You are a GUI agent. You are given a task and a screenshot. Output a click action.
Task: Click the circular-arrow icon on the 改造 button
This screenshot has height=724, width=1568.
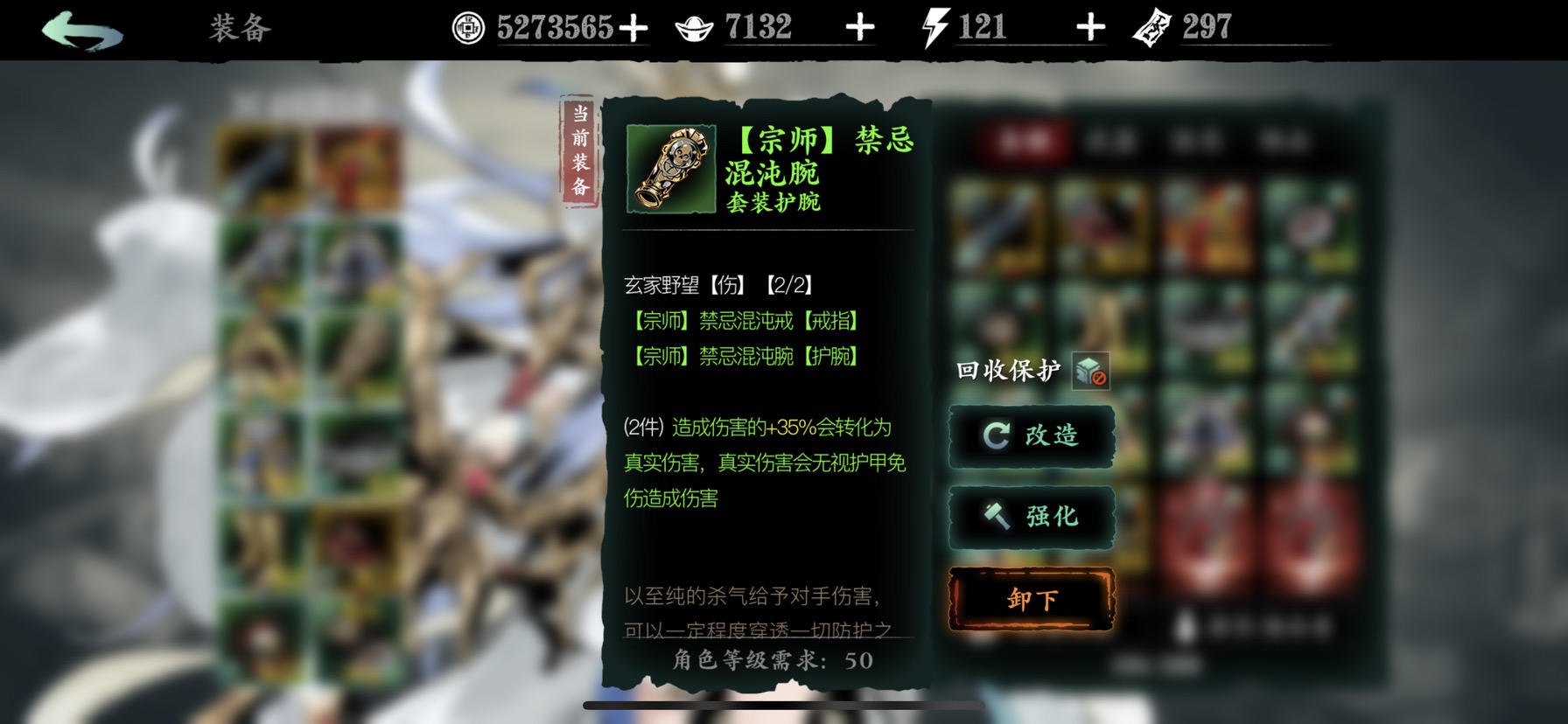click(x=997, y=436)
